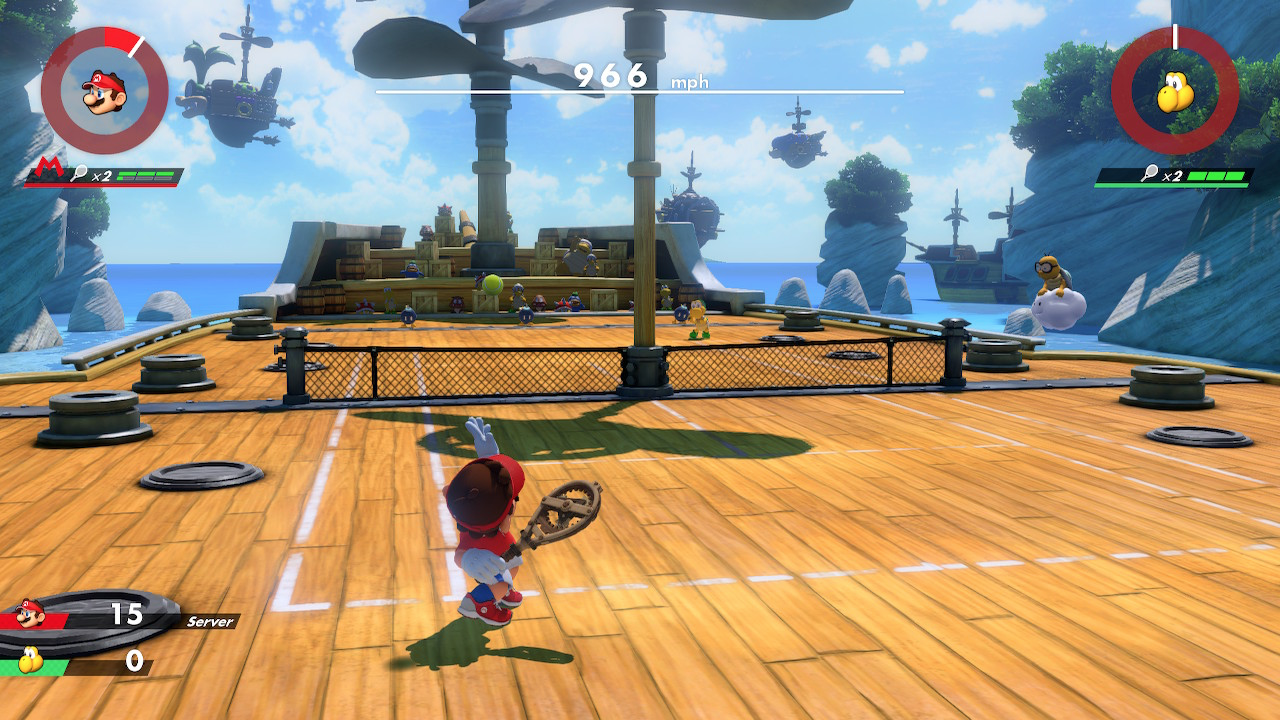Select the Koopa Troopa opponent portrait

1175,91
